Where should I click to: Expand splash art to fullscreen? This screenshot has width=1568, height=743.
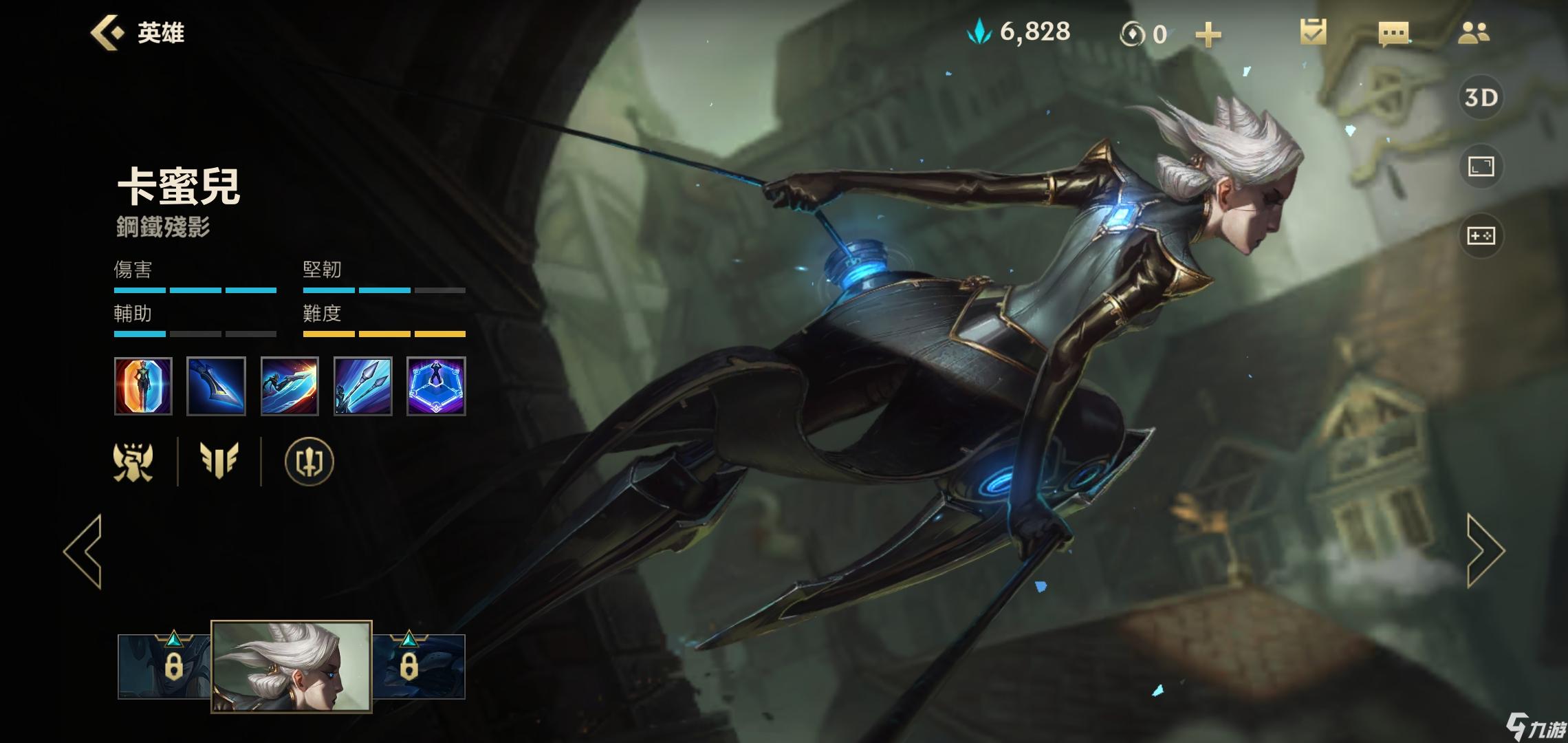tap(1481, 166)
